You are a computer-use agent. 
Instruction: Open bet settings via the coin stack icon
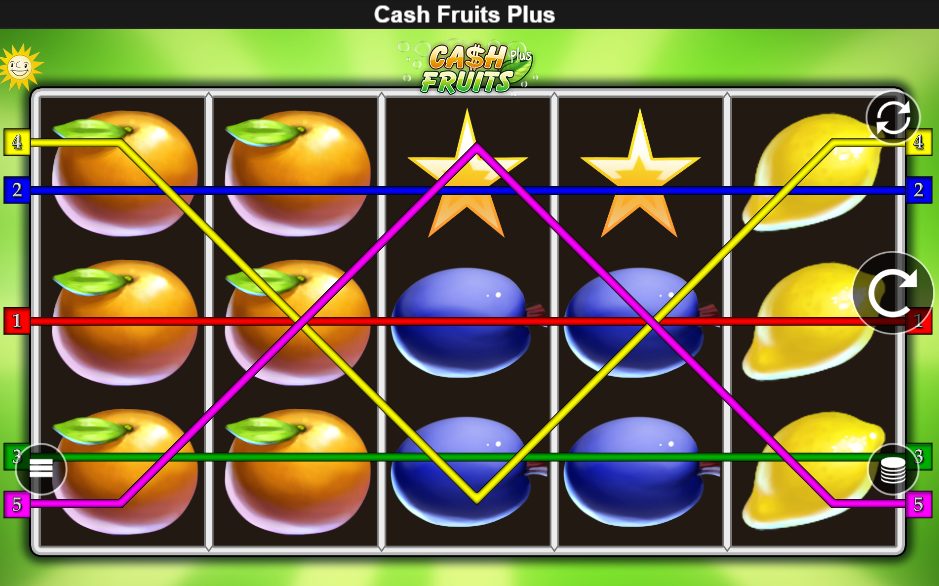pos(893,469)
